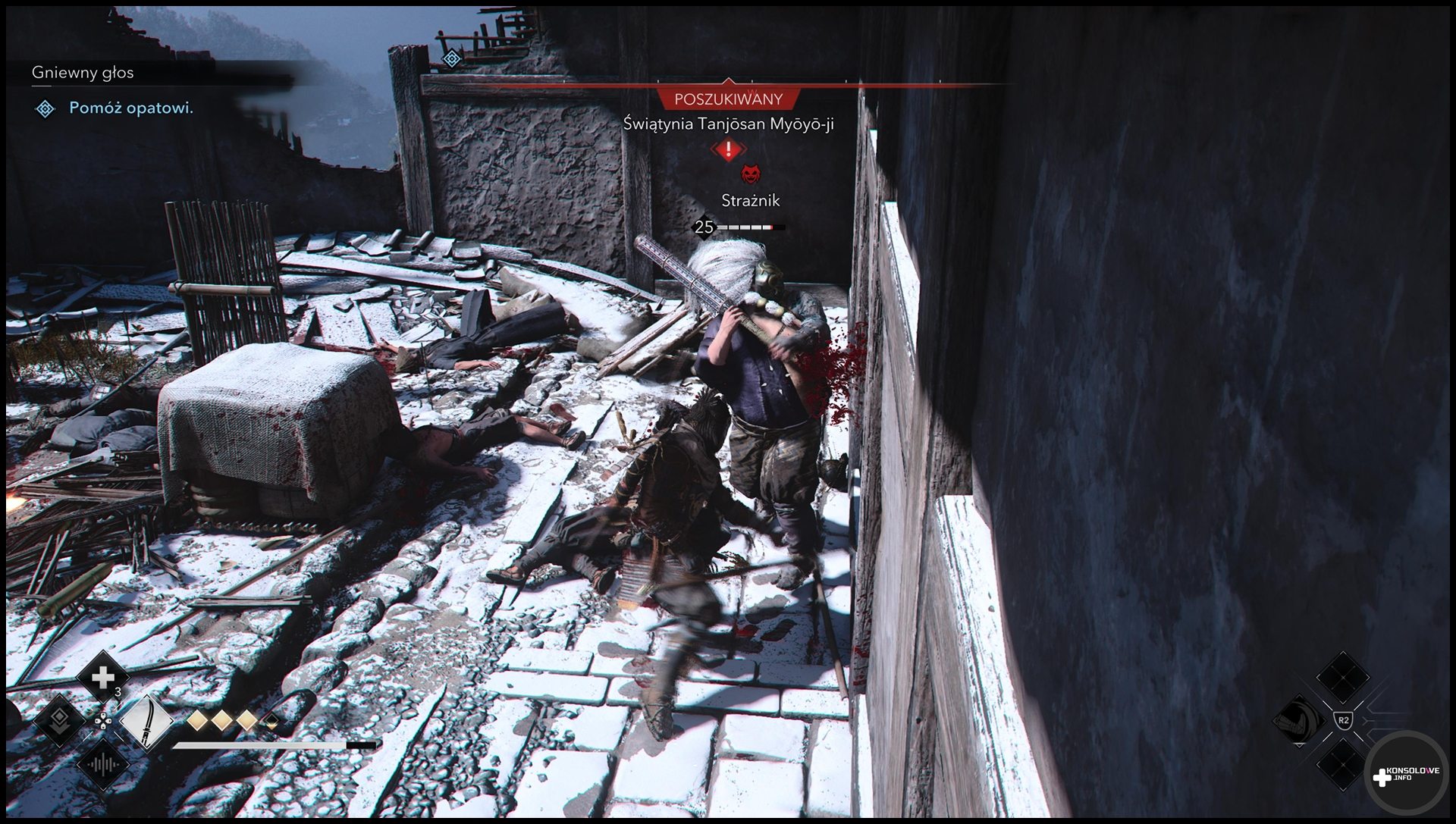Click the konsolowe.info watermark logo
The height and width of the screenshot is (824, 1456).
[x=1405, y=775]
